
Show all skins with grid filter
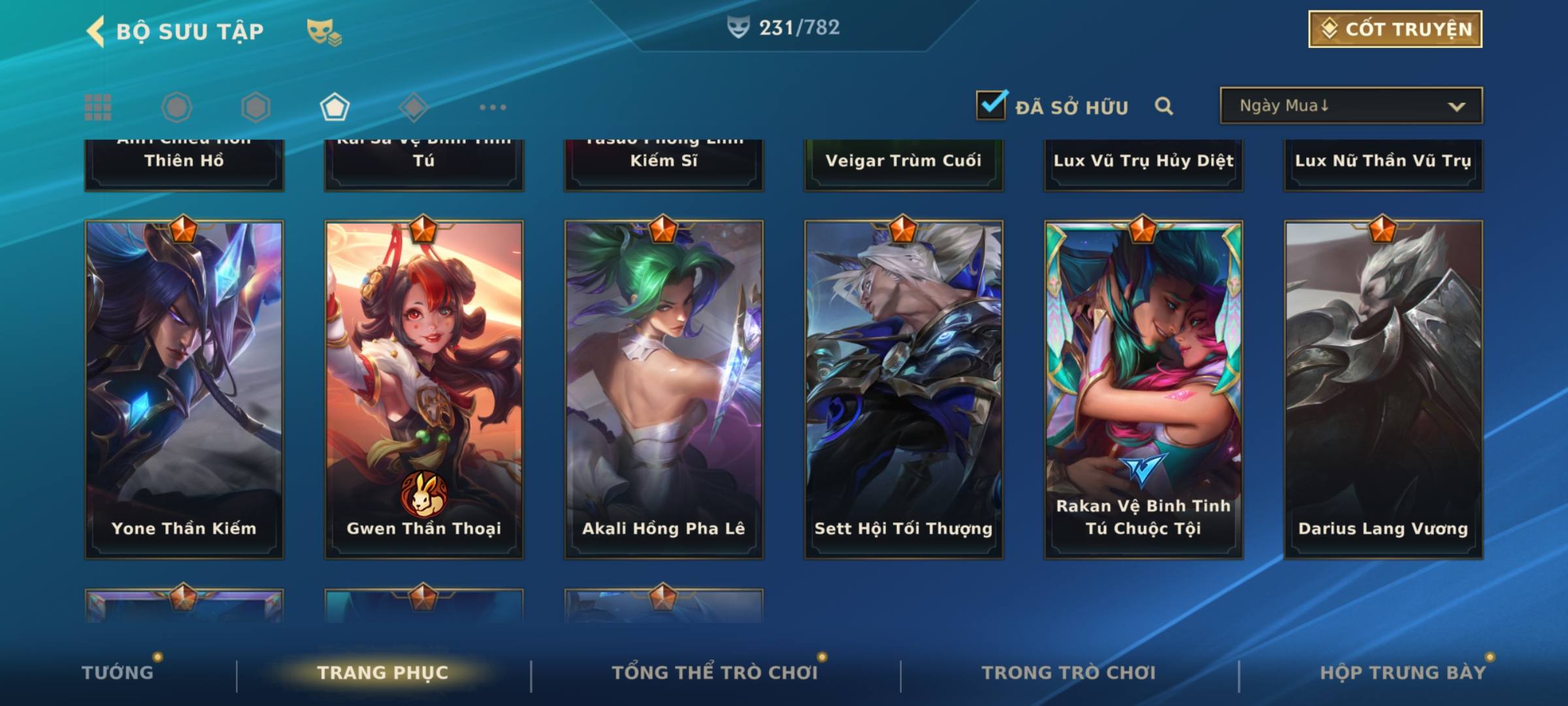pyautogui.click(x=98, y=107)
